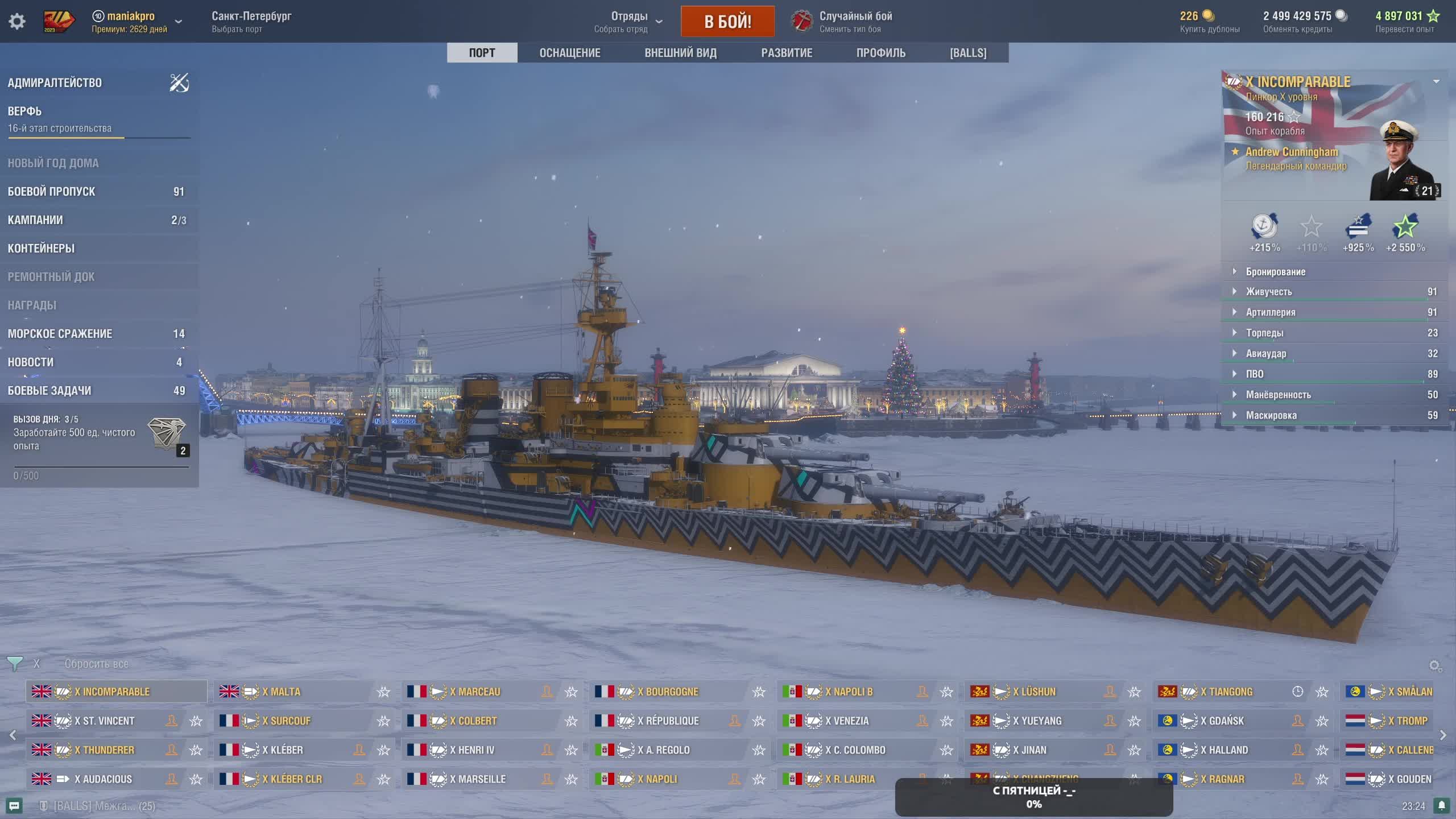The image size is (1456, 819).
Task: Open the [BALLS] clan tab
Action: 968,53
